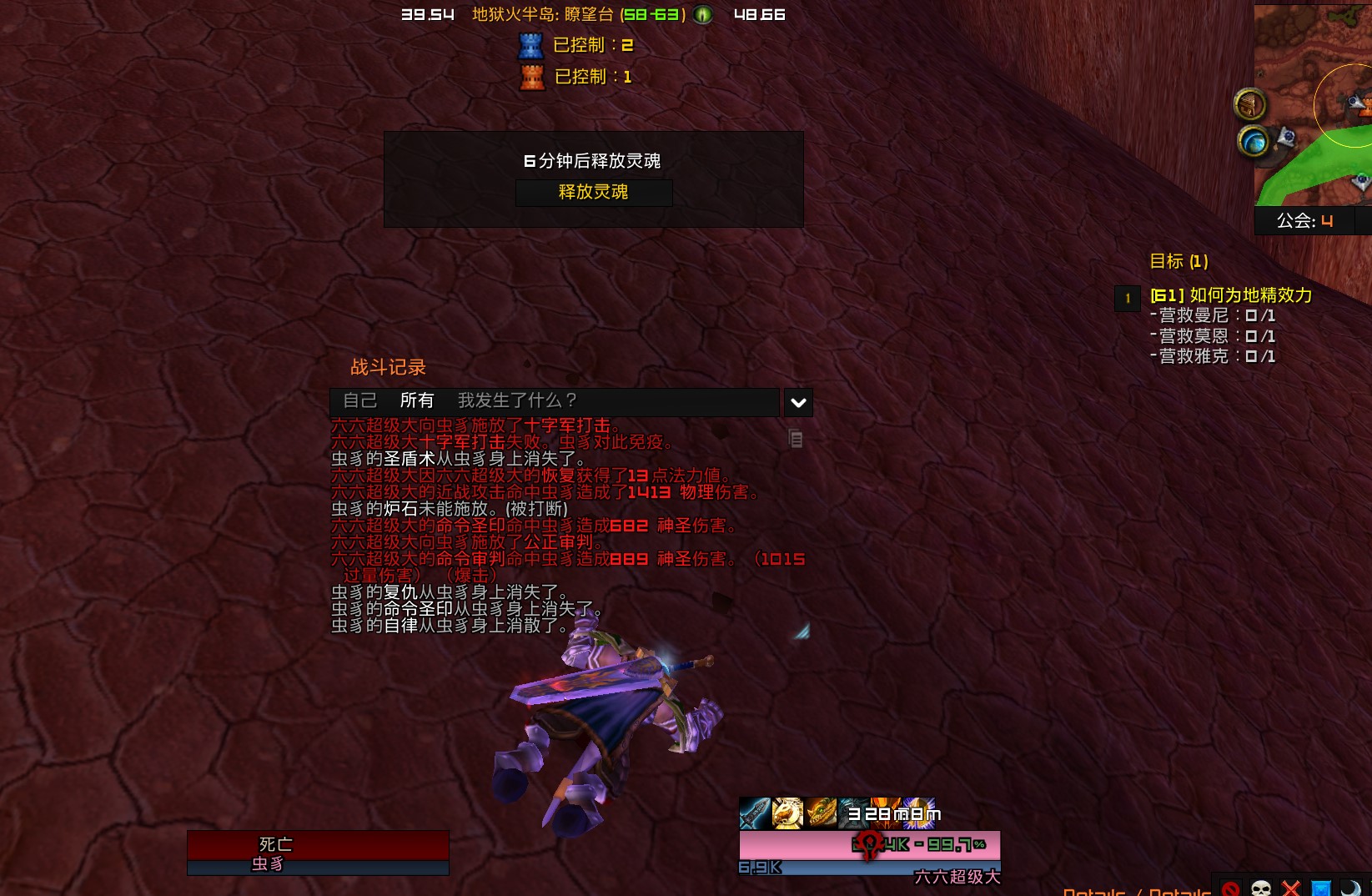Click the copy-text note icon beside combat log
1372x896 pixels.
(796, 439)
